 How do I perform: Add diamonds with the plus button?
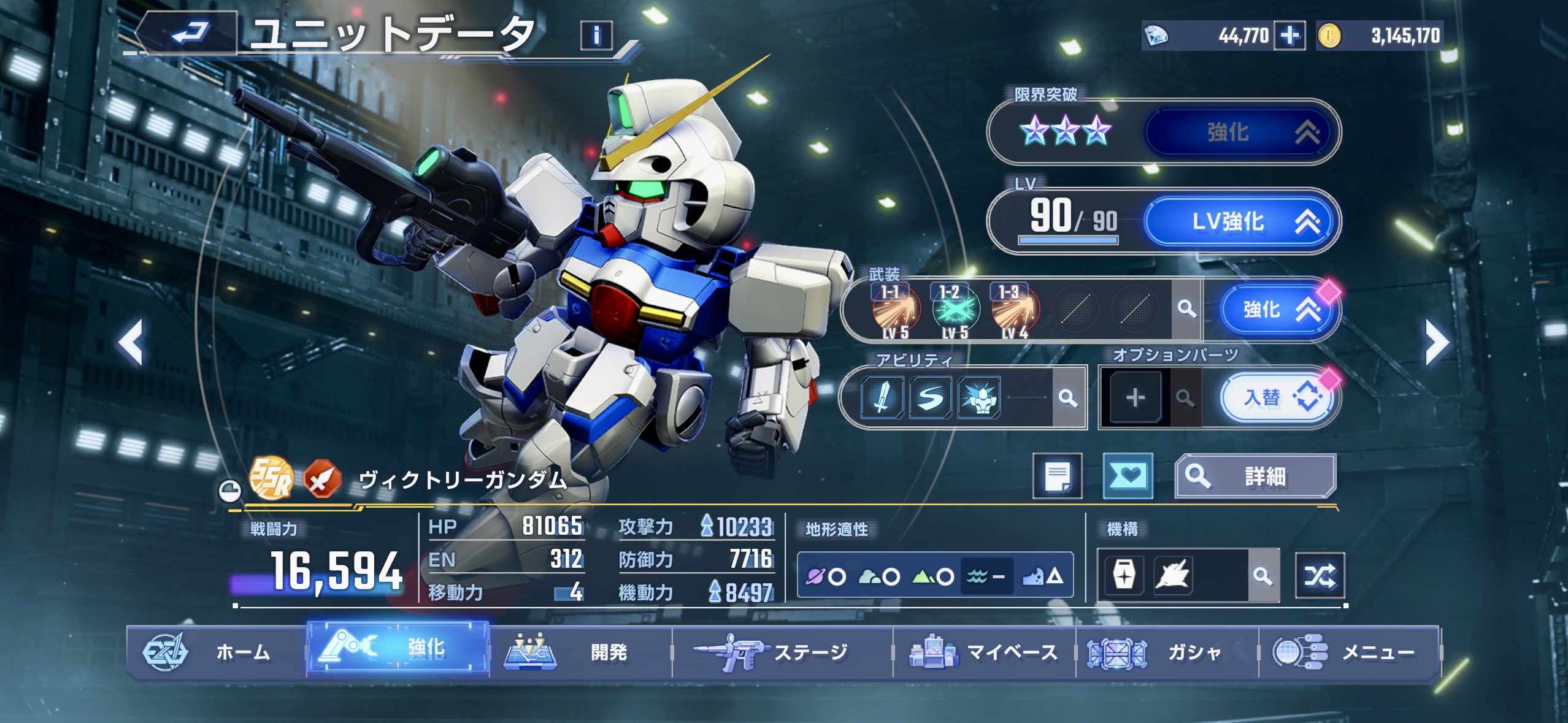coord(1289,36)
